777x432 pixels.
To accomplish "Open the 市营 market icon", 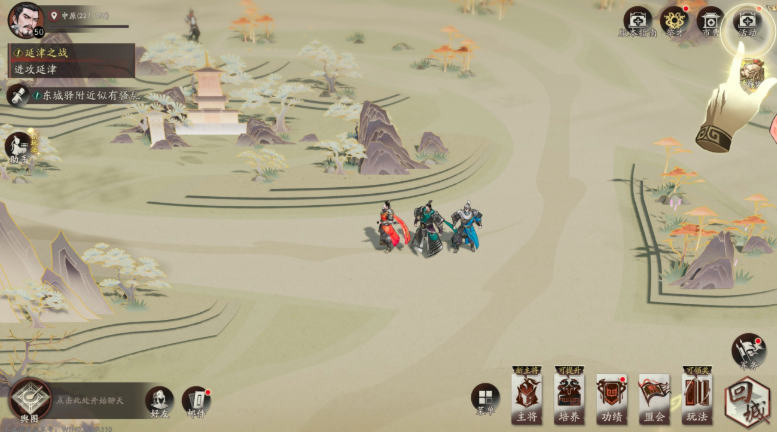I will 710,21.
